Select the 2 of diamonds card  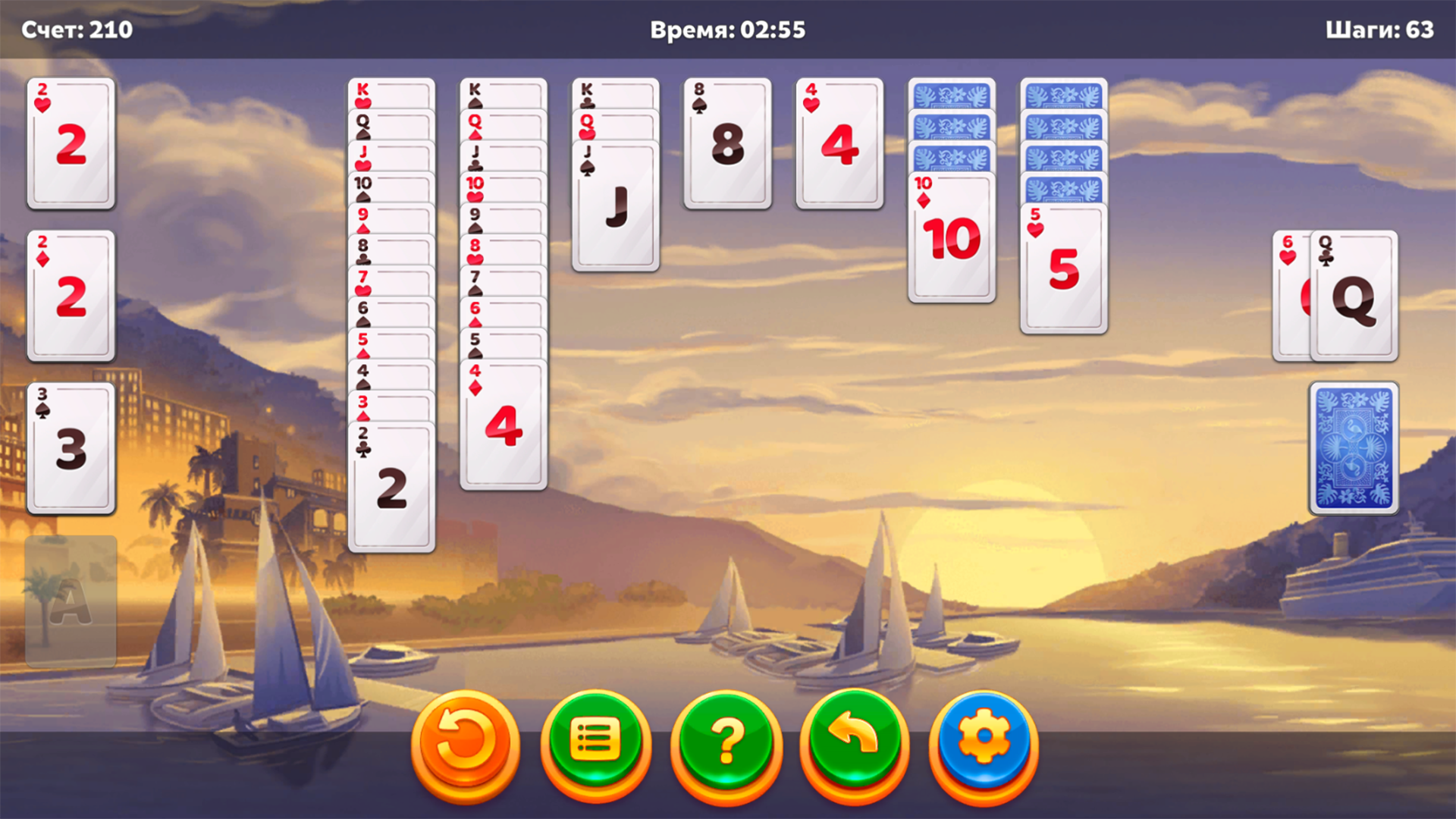click(x=70, y=296)
